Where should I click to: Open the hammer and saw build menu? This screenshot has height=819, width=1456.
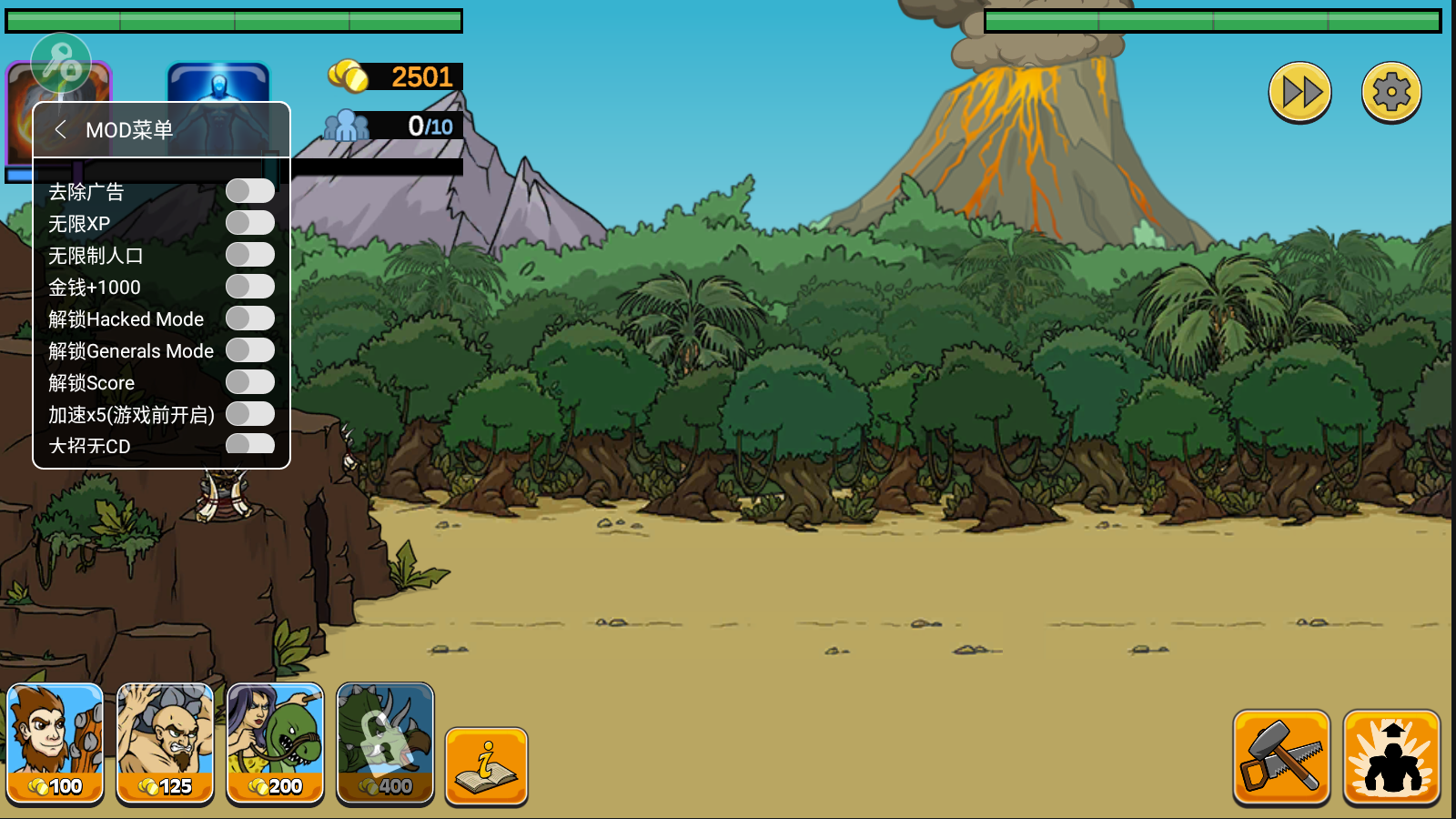pyautogui.click(x=1281, y=757)
